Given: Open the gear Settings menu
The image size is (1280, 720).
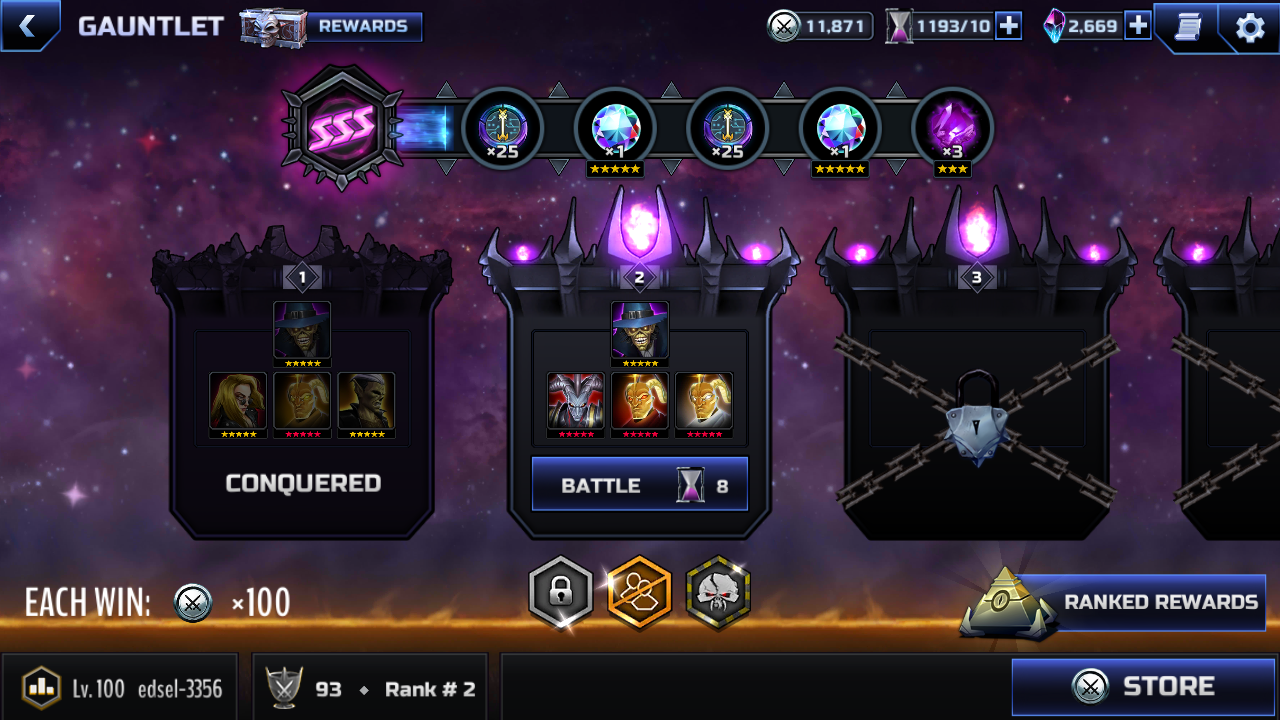Looking at the screenshot, I should (x=1250, y=28).
